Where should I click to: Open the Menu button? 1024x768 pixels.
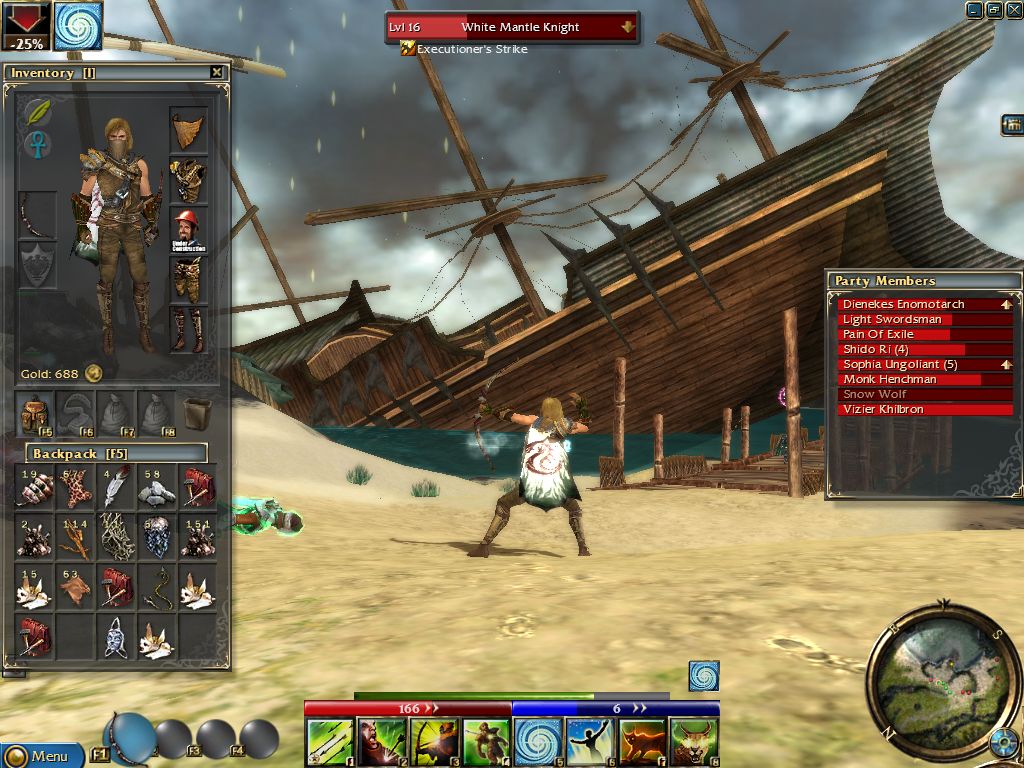tap(41, 756)
